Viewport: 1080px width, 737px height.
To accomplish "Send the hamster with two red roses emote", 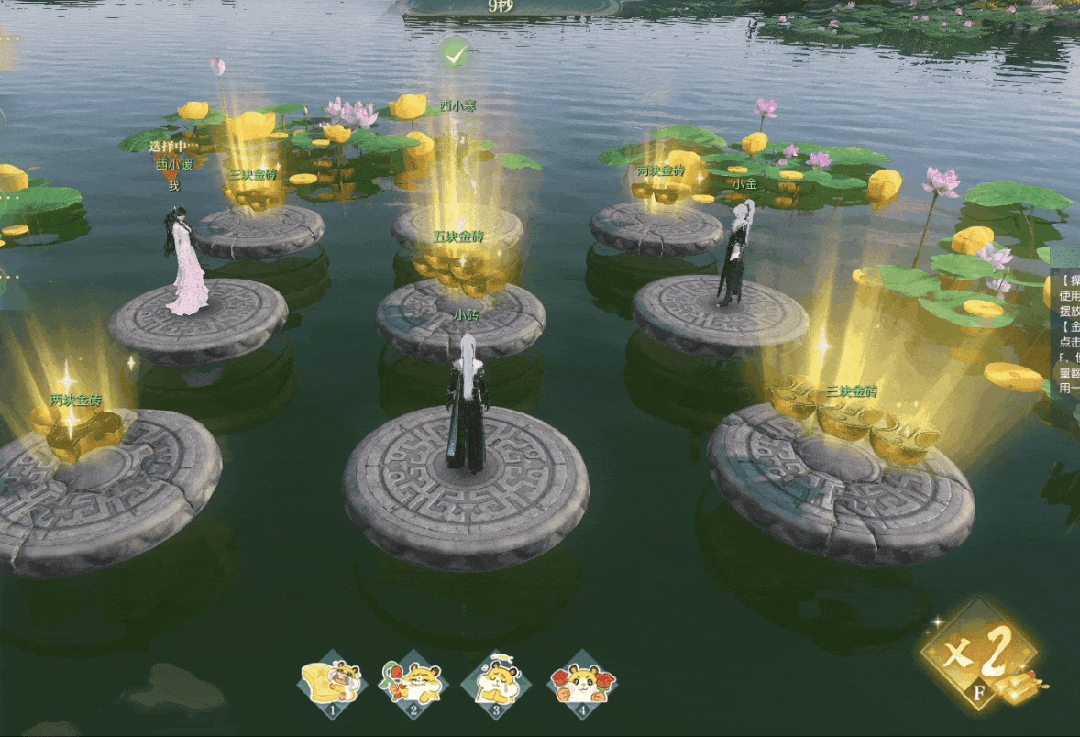I will [581, 683].
